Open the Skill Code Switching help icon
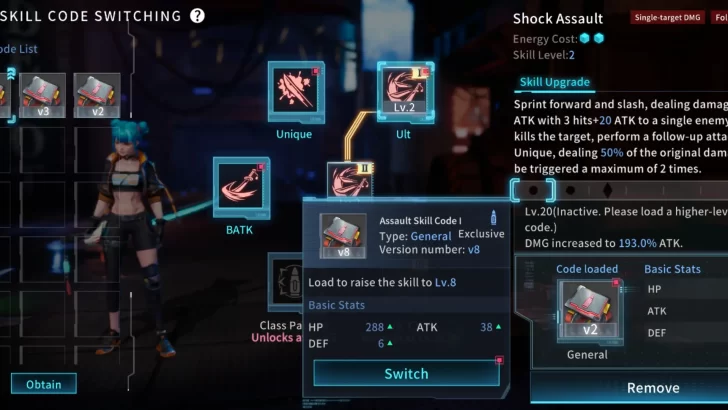The width and height of the screenshot is (728, 410). pyautogui.click(x=197, y=15)
